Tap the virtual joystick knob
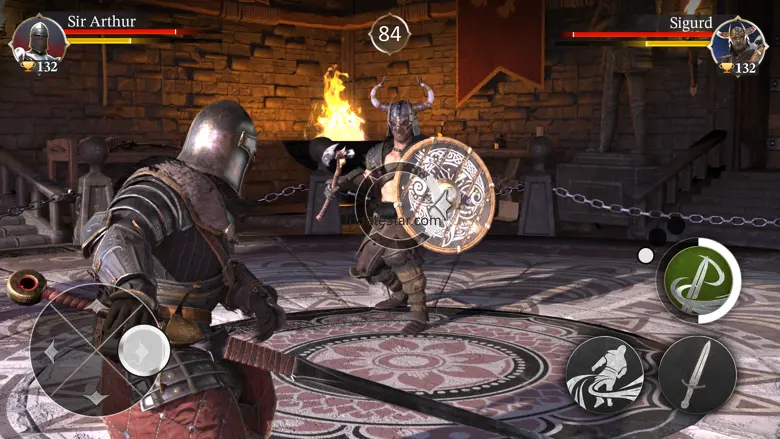Screen dimensions: 780x439 pyautogui.click(x=143, y=349)
